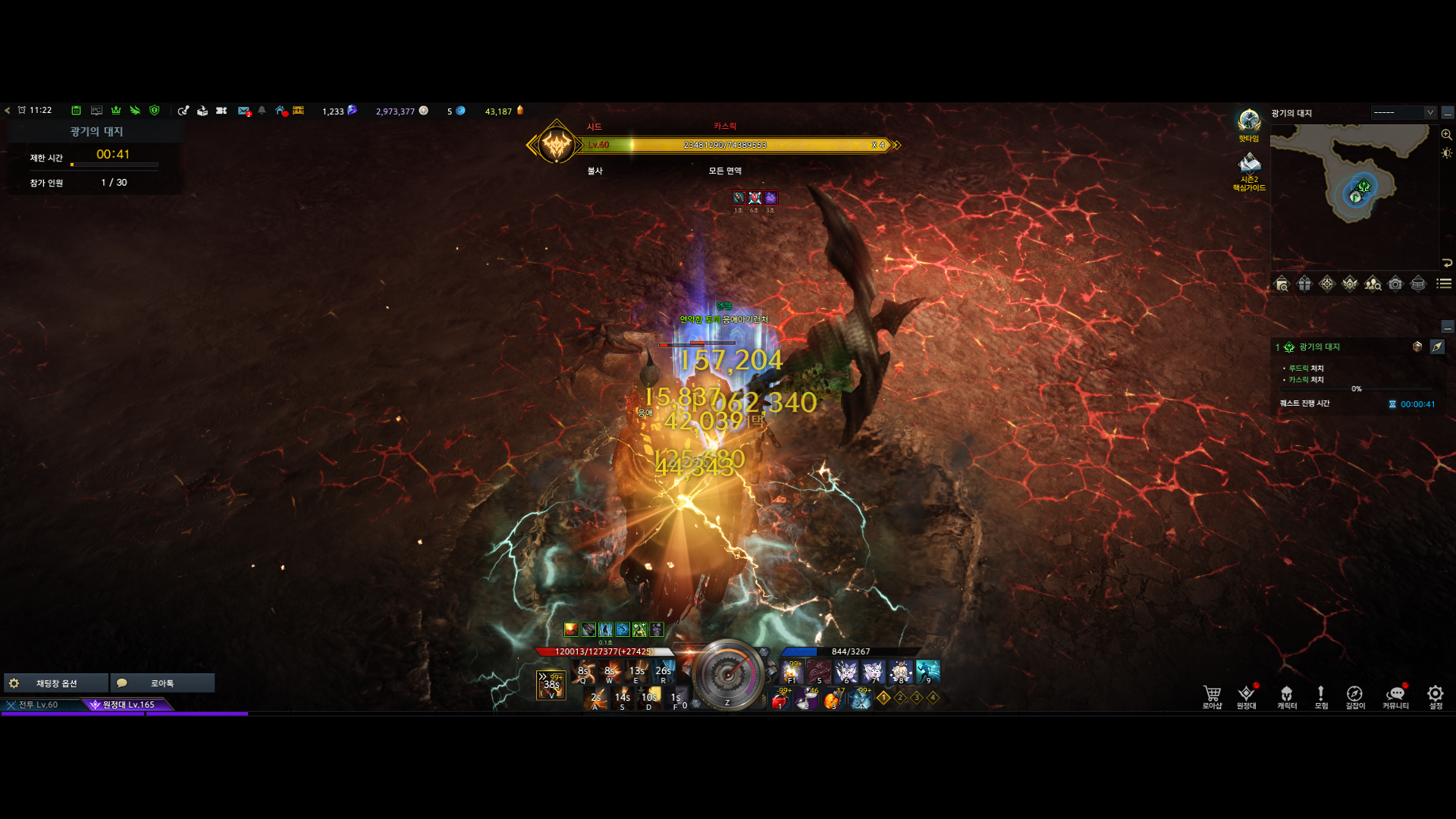Click the camera screenshot icon below minimap

tap(1395, 284)
